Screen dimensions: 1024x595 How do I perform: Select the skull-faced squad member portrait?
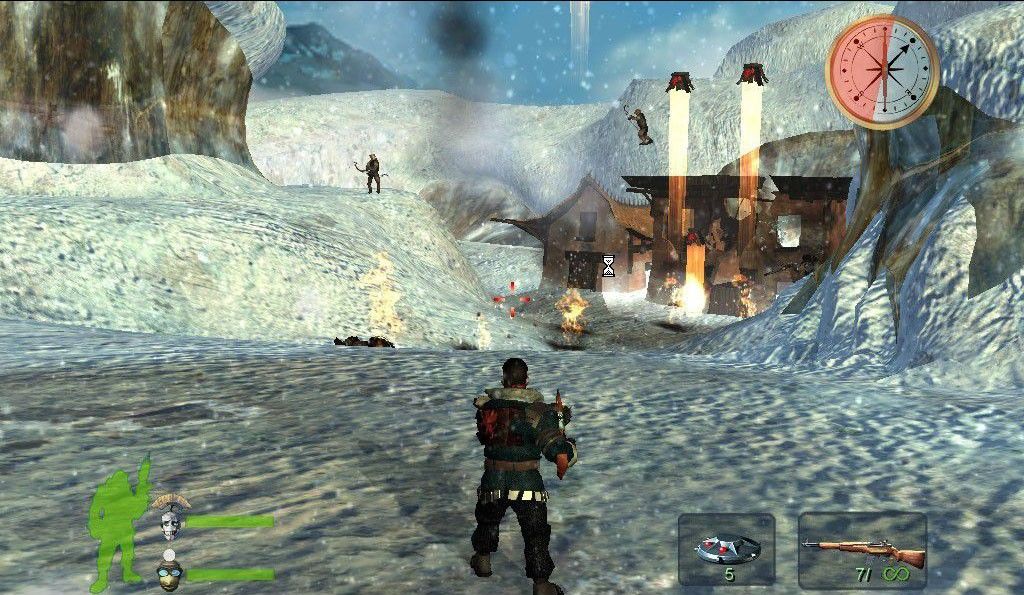pos(169,519)
